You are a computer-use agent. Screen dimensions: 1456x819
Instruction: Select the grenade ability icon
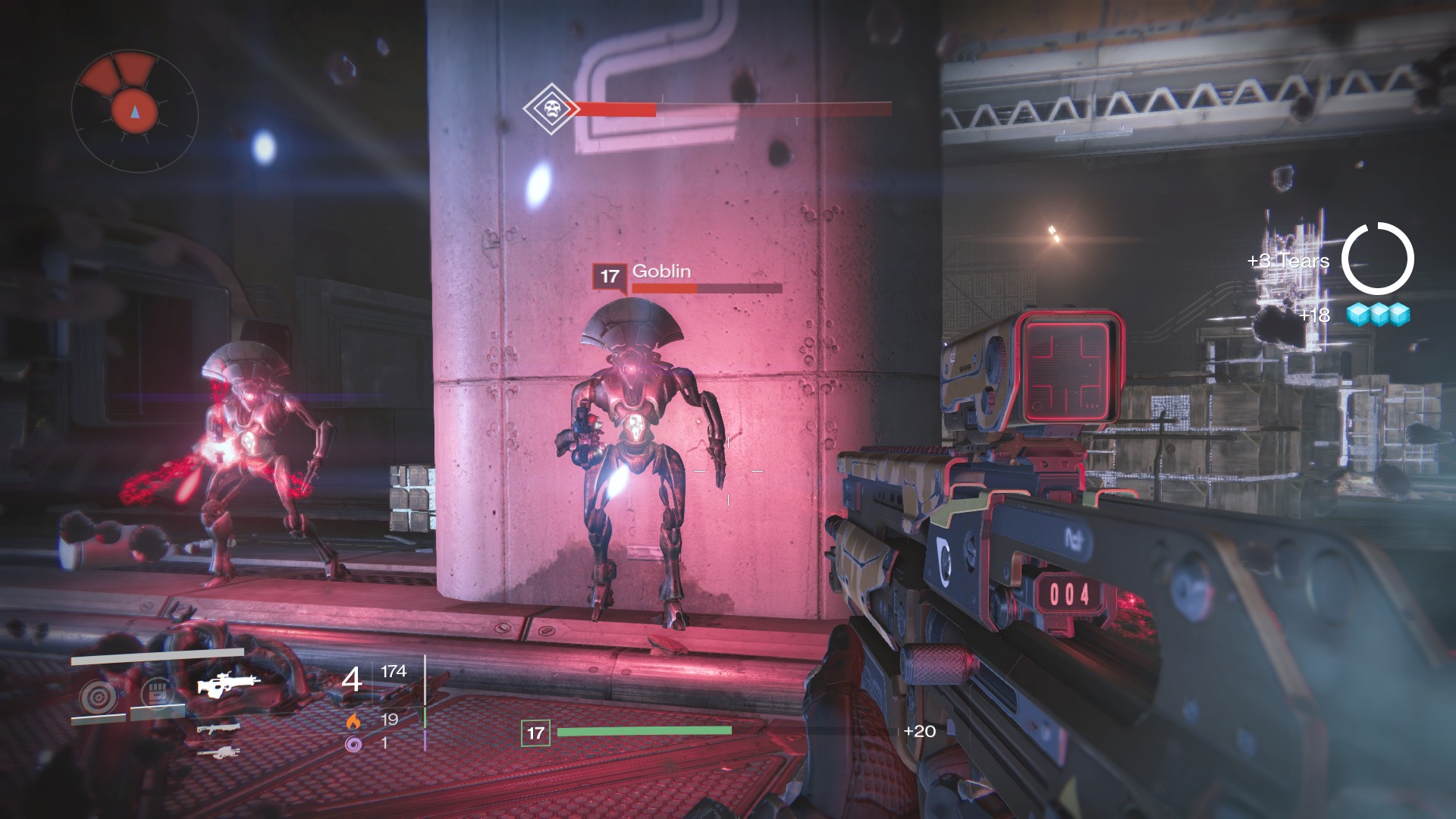98,696
